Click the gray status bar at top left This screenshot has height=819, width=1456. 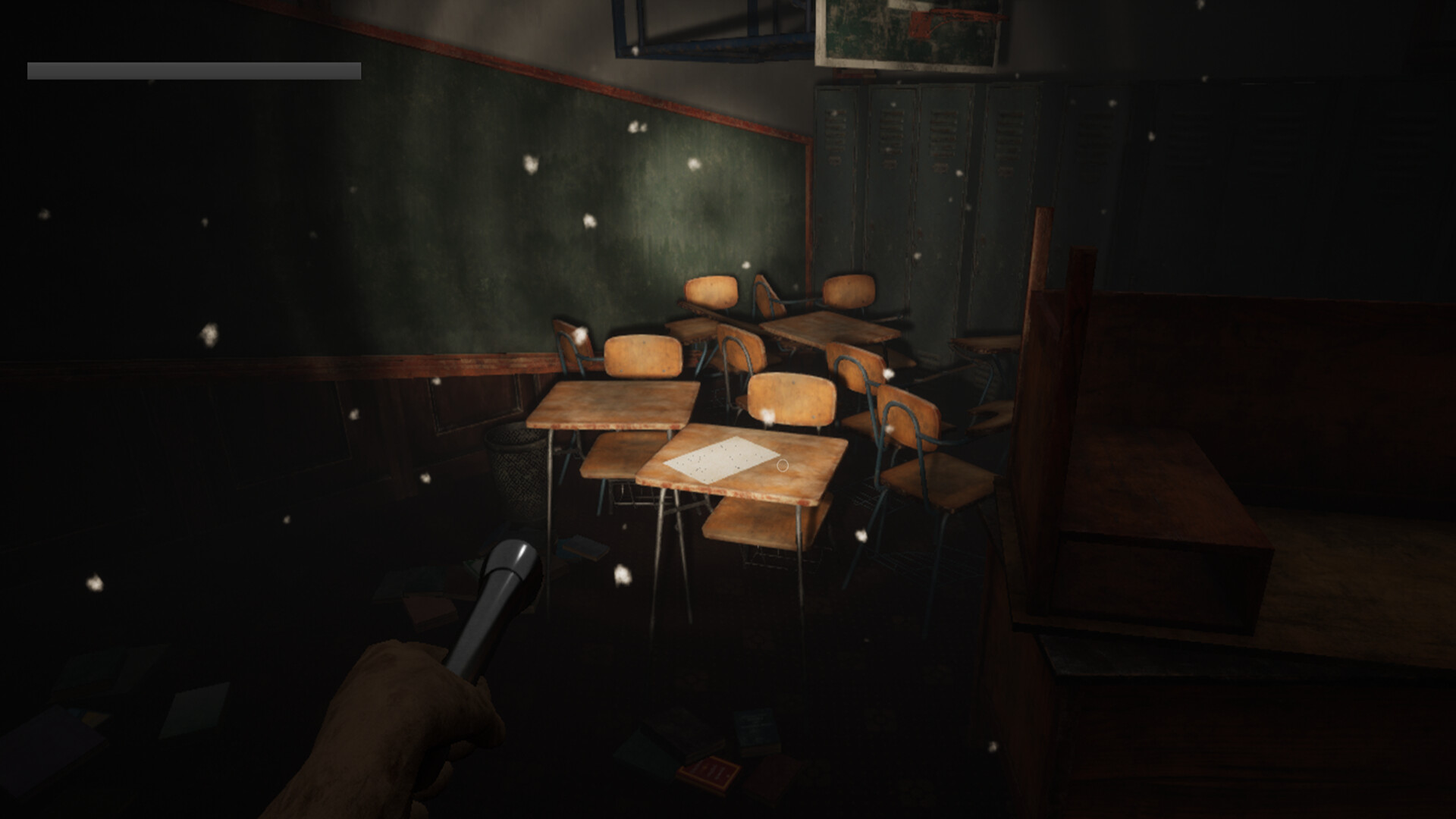(x=193, y=71)
